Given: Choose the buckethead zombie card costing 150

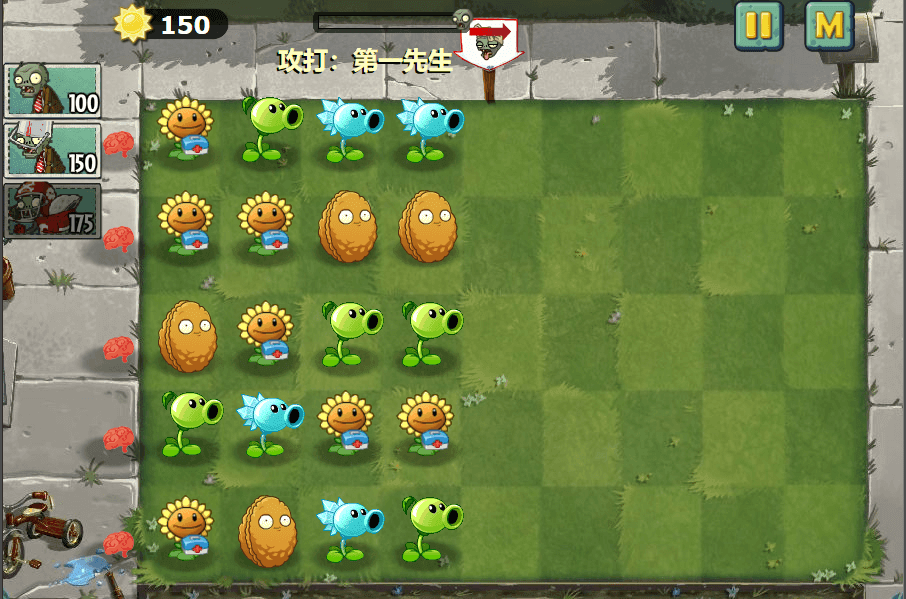Looking at the screenshot, I should tap(53, 150).
